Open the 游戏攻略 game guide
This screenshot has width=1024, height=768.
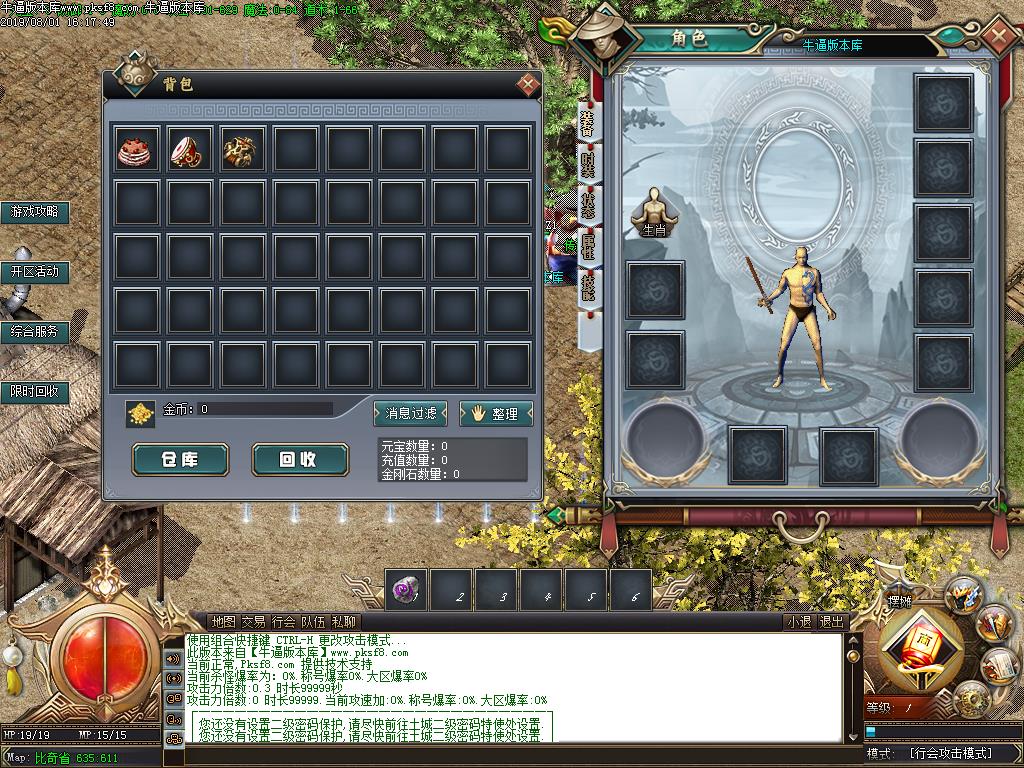[x=35, y=211]
